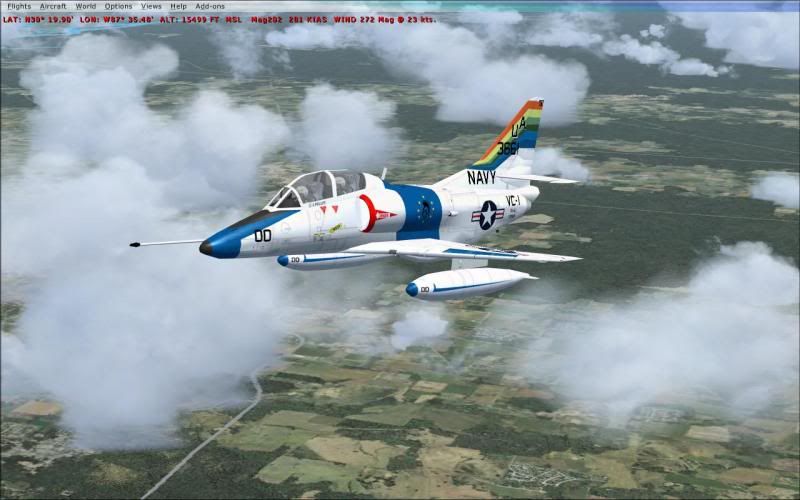Open the Views menu

(151, 6)
